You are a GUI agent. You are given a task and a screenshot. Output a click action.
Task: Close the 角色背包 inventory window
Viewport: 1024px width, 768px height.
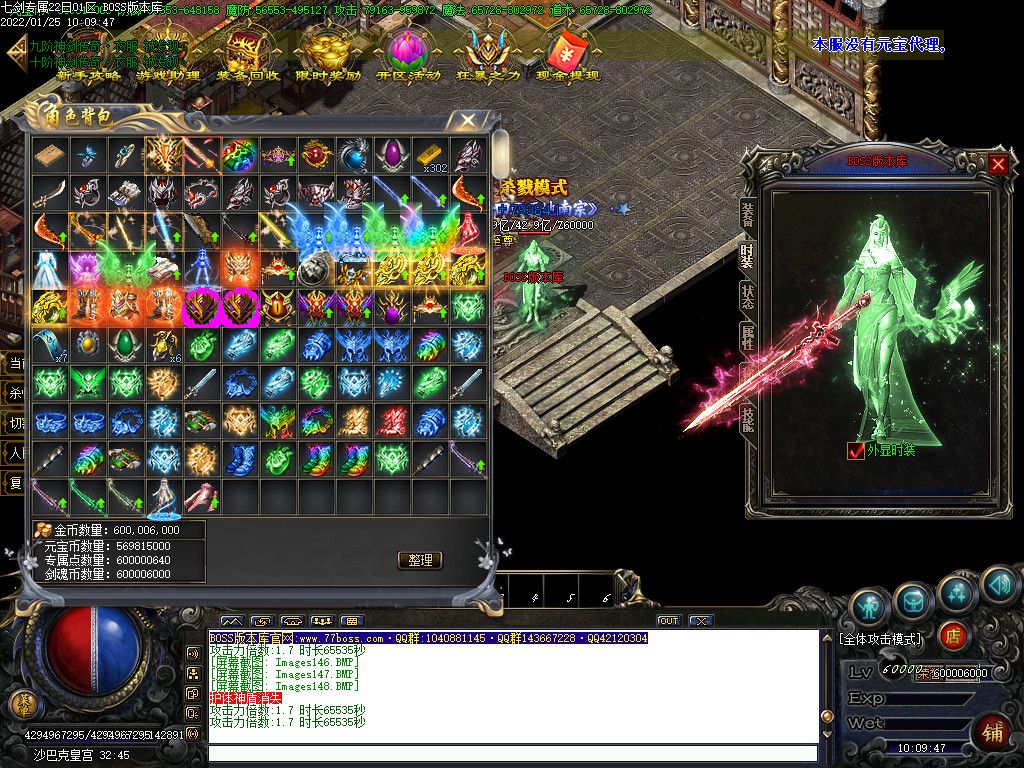[x=467, y=121]
